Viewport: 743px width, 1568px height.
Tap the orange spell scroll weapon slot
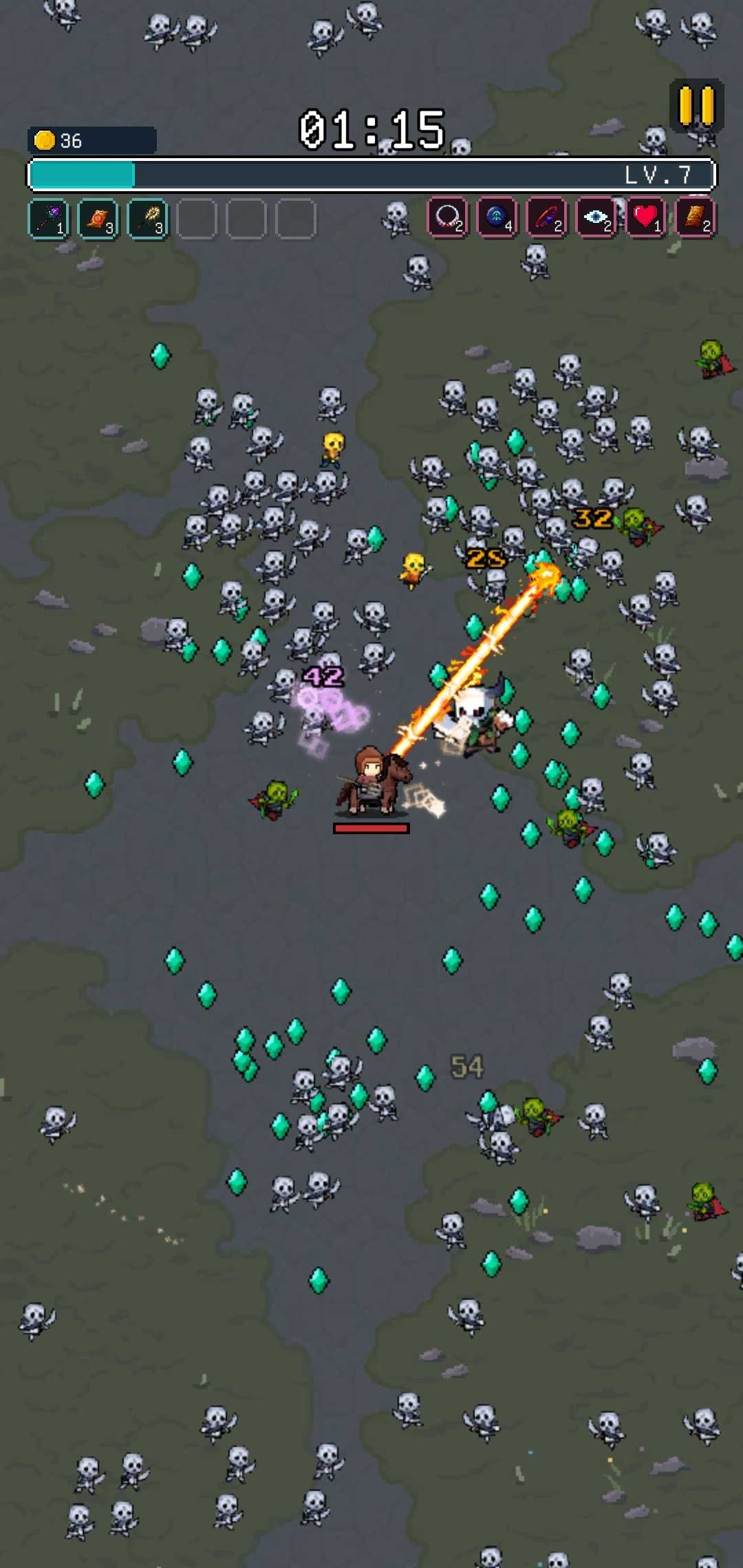pyautogui.click(x=98, y=219)
